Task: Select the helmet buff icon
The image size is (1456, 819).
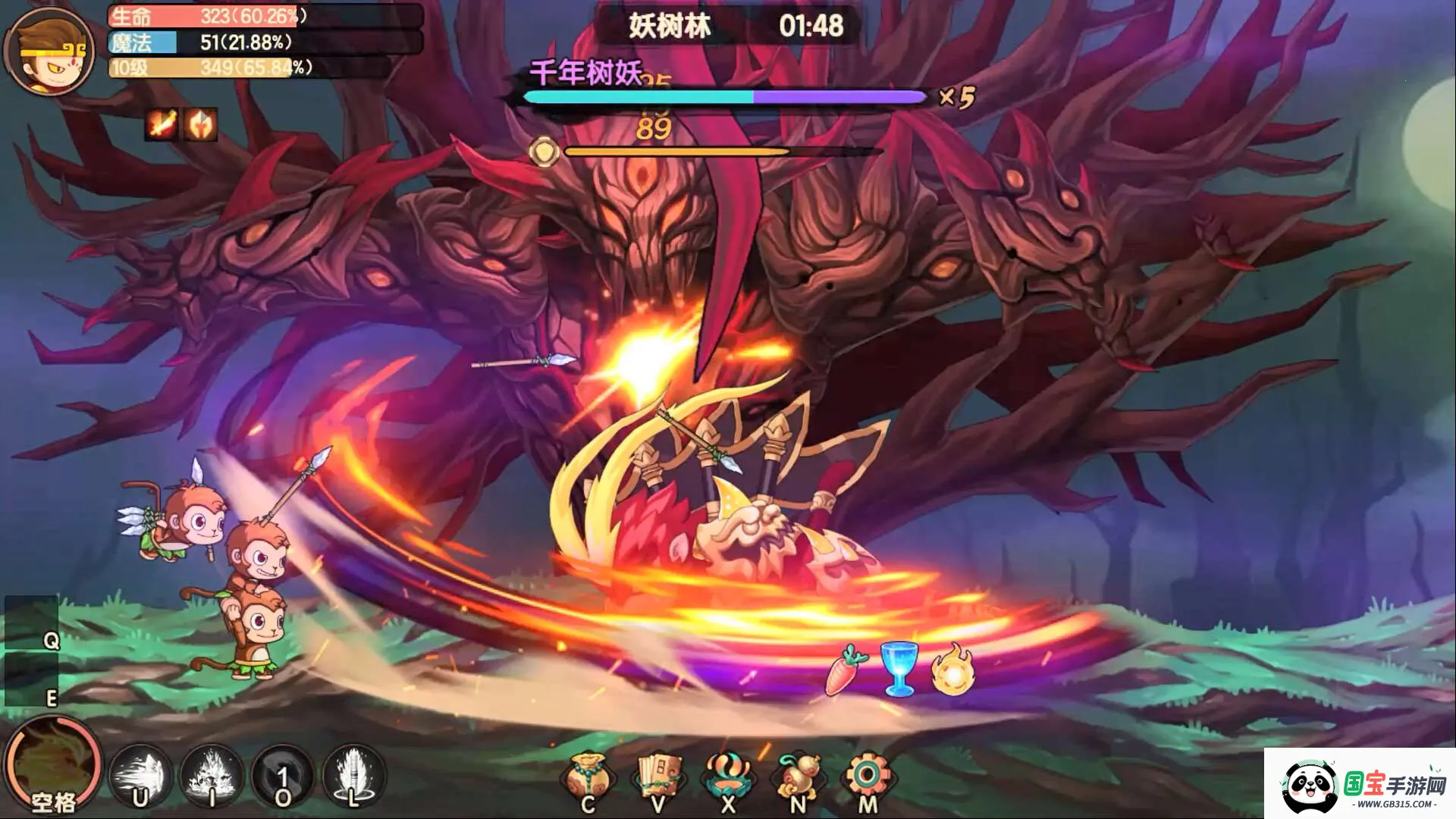Action: pyautogui.click(x=201, y=124)
